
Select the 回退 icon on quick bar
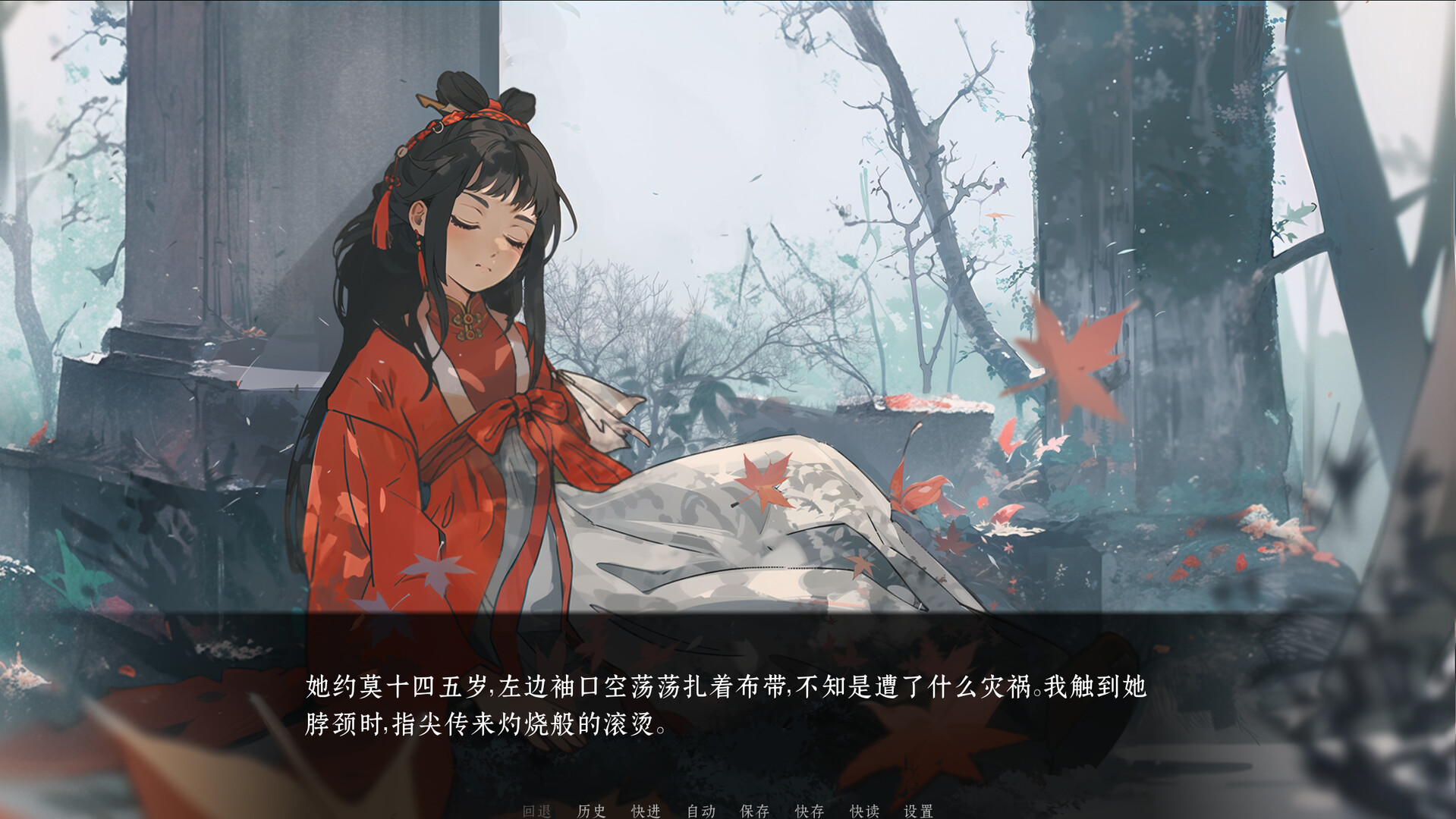[x=536, y=811]
